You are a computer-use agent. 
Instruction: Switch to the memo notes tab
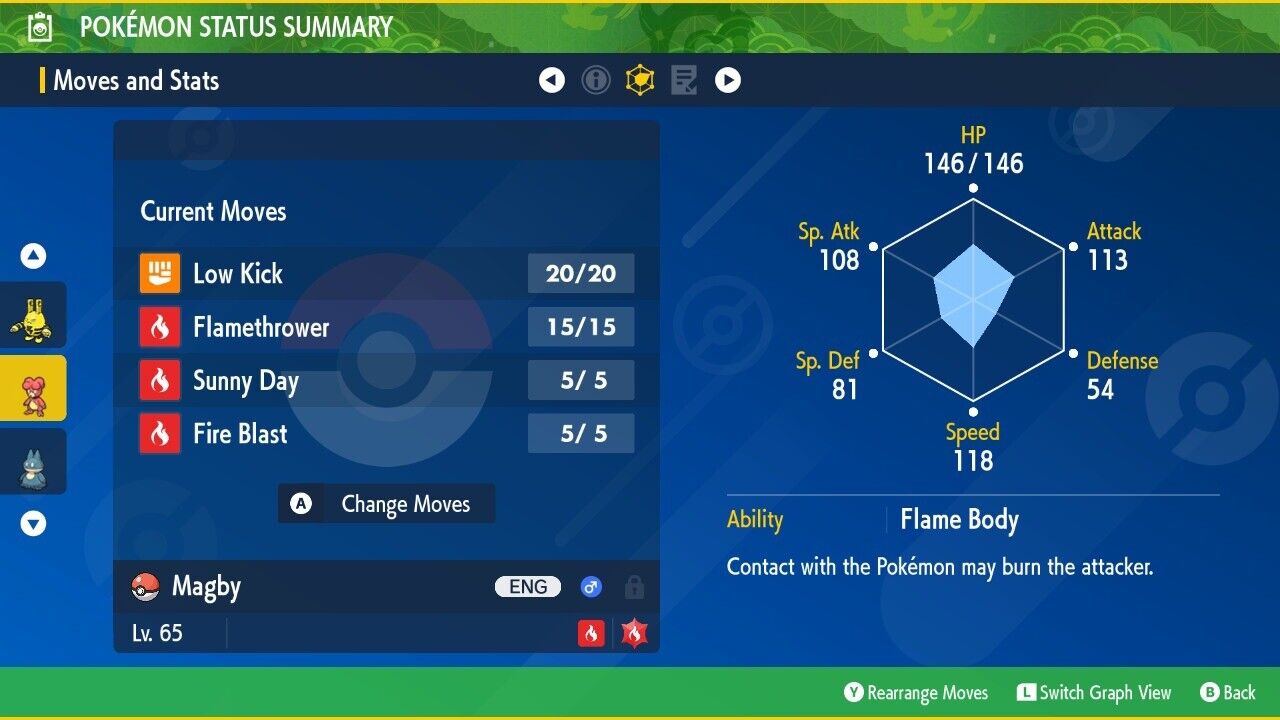(x=684, y=80)
